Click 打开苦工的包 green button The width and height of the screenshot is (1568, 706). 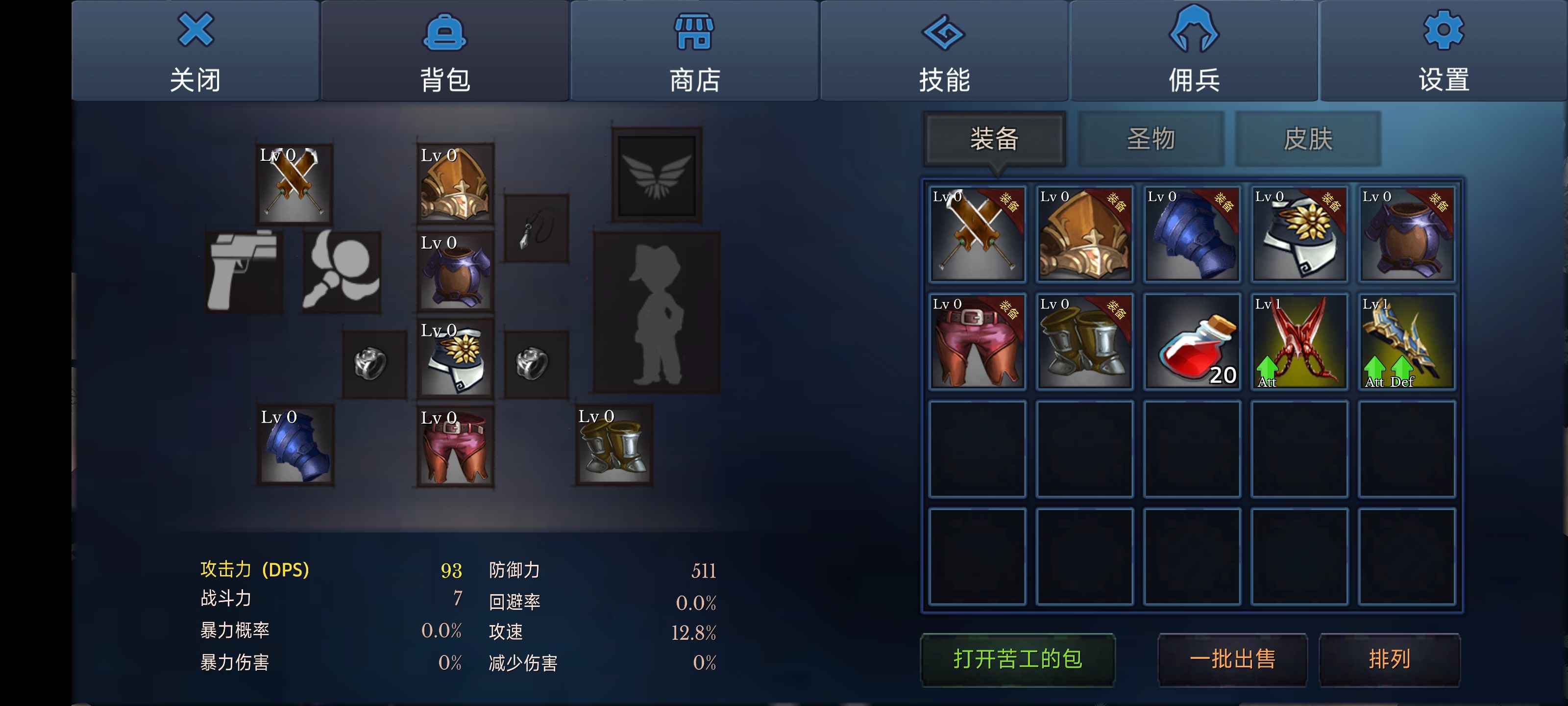1017,659
